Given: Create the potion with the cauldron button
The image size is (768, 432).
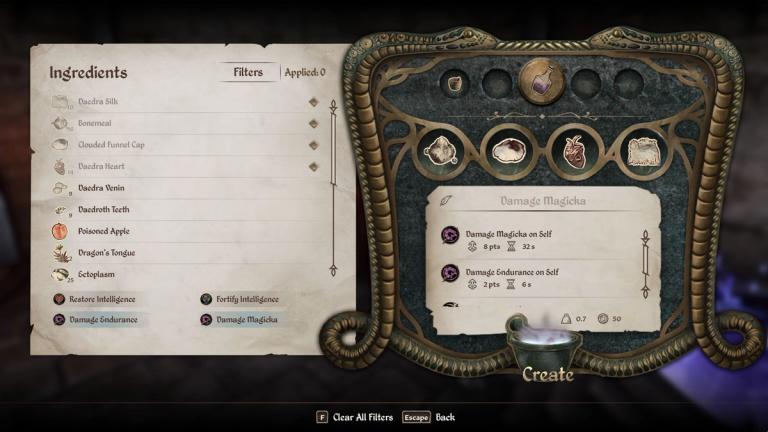Looking at the screenshot, I should coord(546,375).
